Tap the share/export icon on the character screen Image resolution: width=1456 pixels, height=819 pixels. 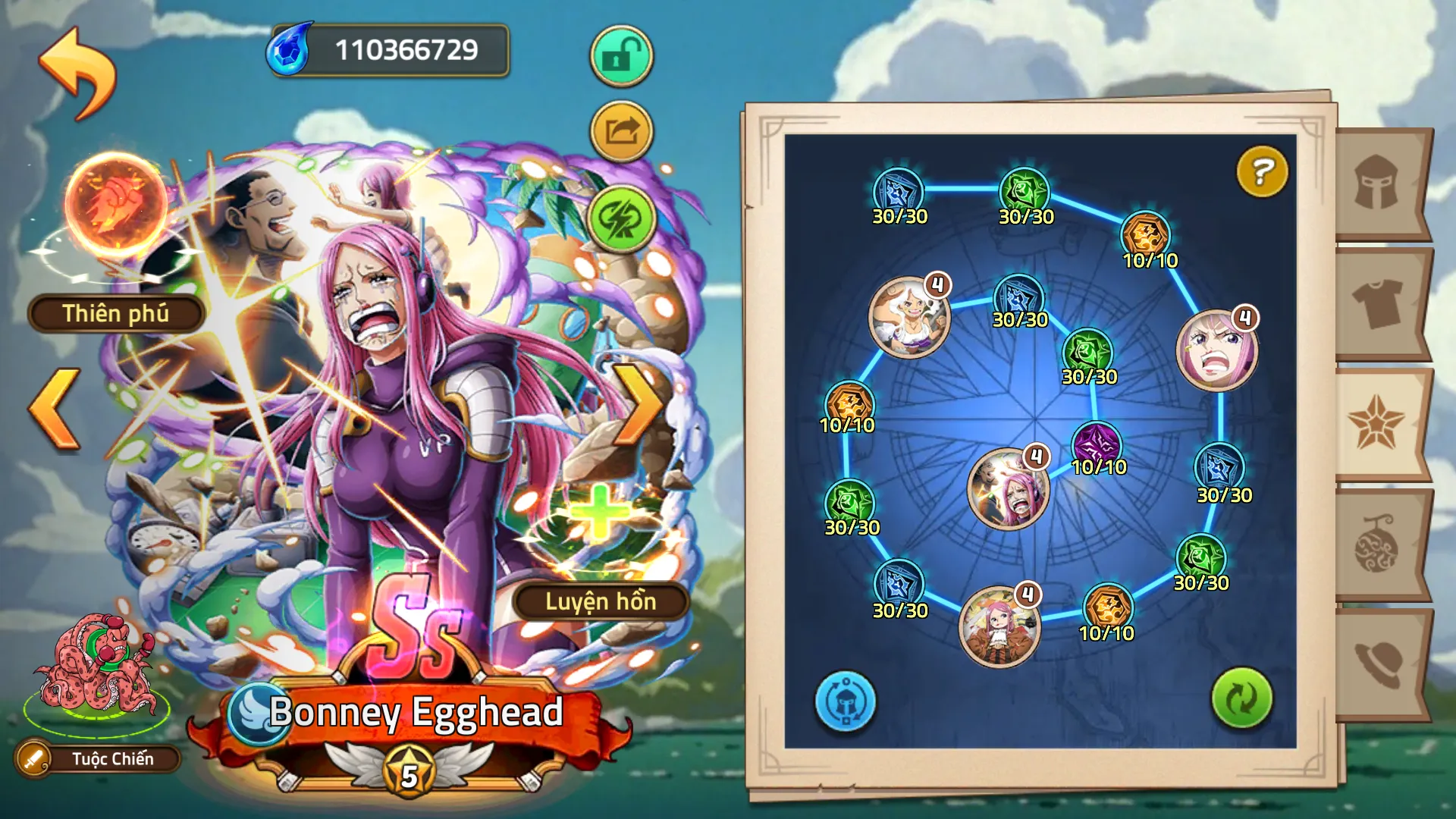pyautogui.click(x=620, y=130)
